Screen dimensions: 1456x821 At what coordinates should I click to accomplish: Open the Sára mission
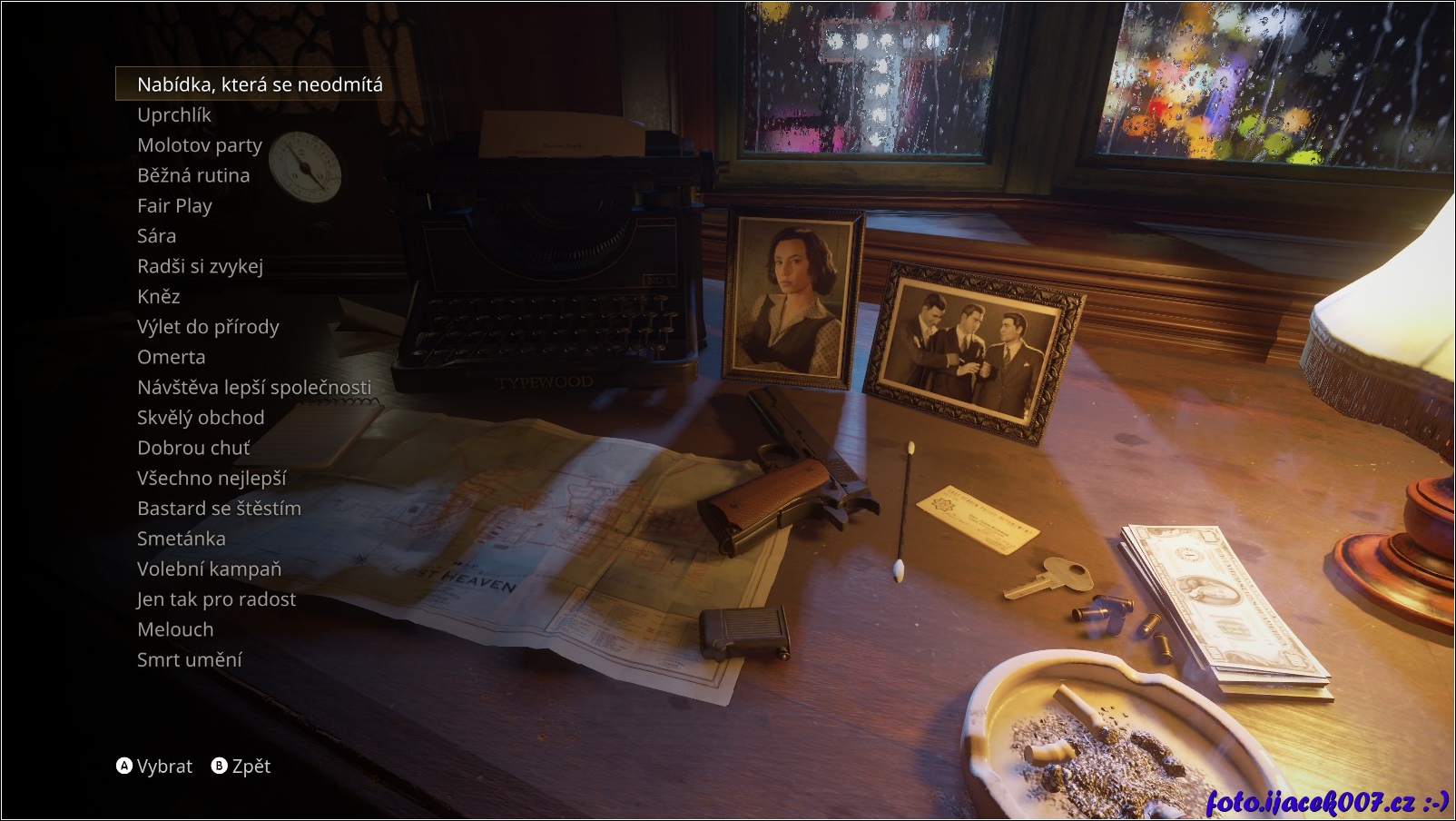tap(157, 236)
